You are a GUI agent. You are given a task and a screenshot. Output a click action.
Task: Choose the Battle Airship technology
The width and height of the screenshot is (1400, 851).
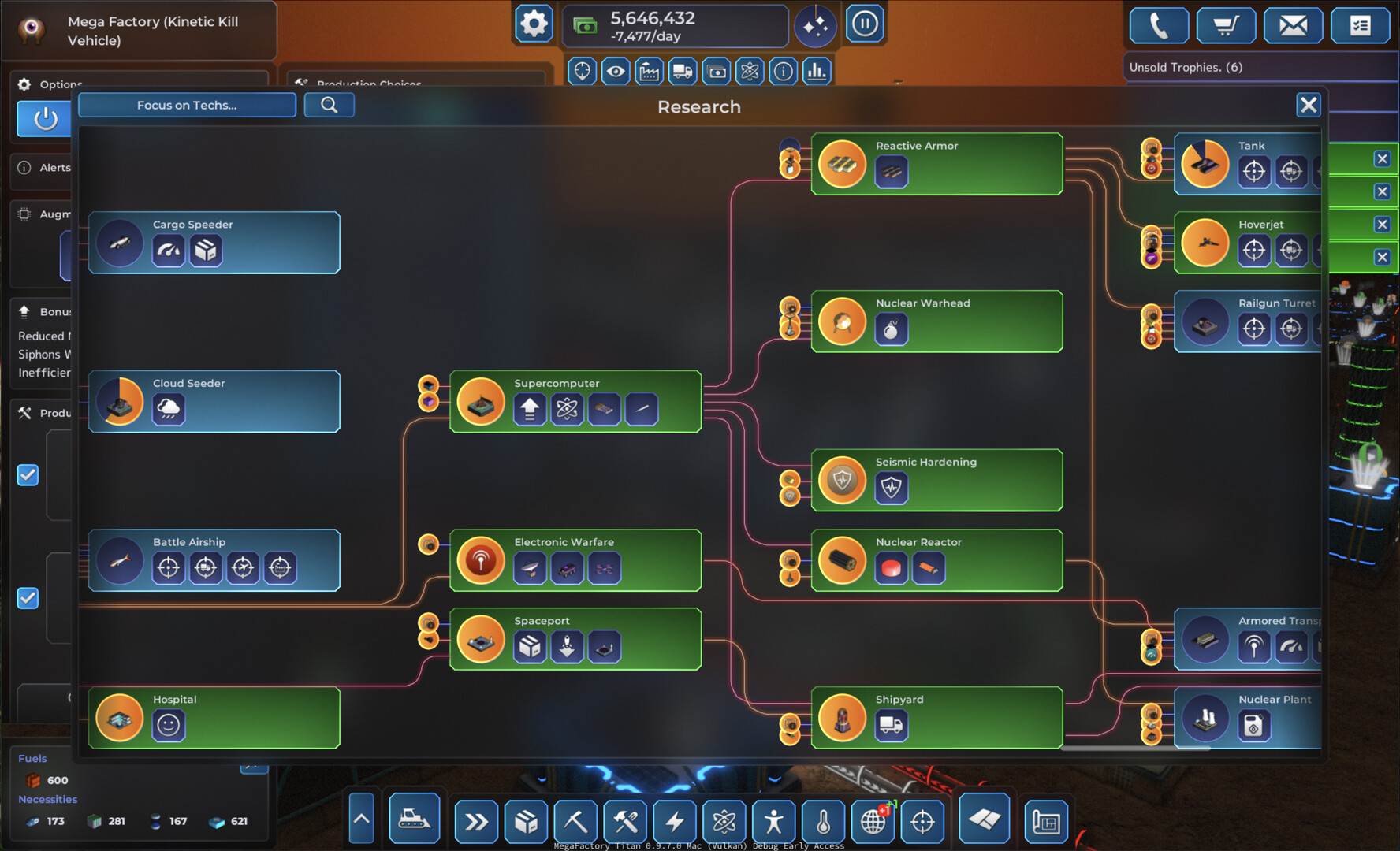click(x=214, y=560)
